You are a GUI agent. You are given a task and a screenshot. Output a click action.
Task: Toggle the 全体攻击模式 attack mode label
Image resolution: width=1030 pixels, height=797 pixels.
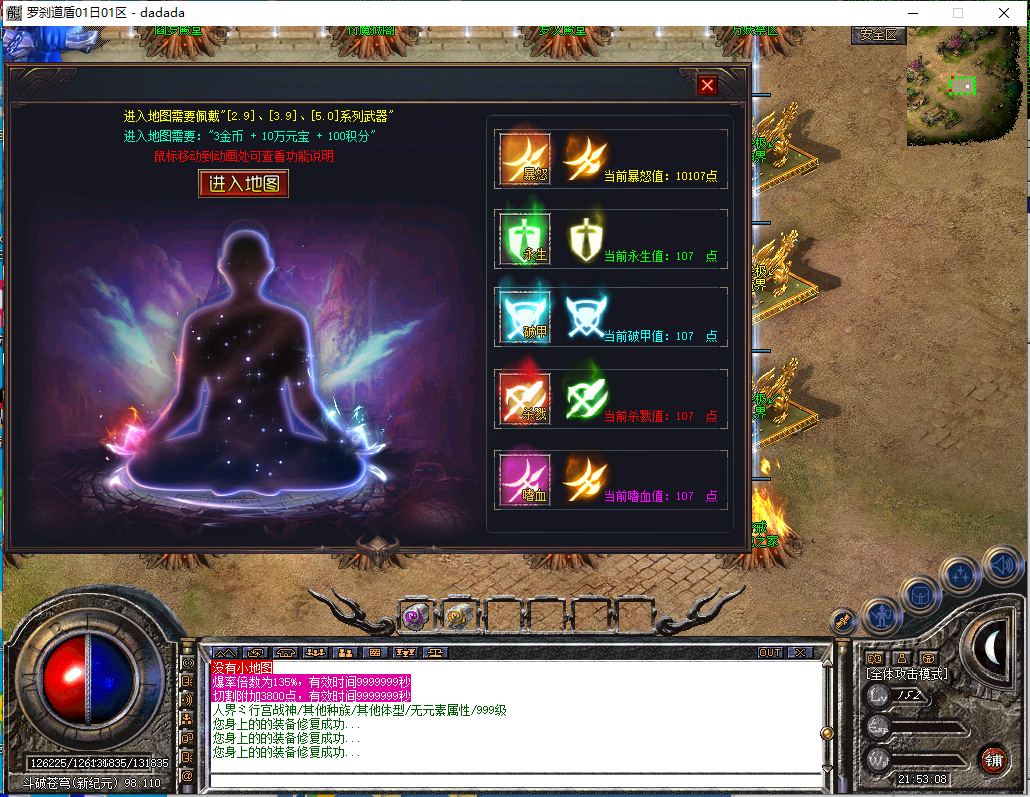(x=906, y=674)
